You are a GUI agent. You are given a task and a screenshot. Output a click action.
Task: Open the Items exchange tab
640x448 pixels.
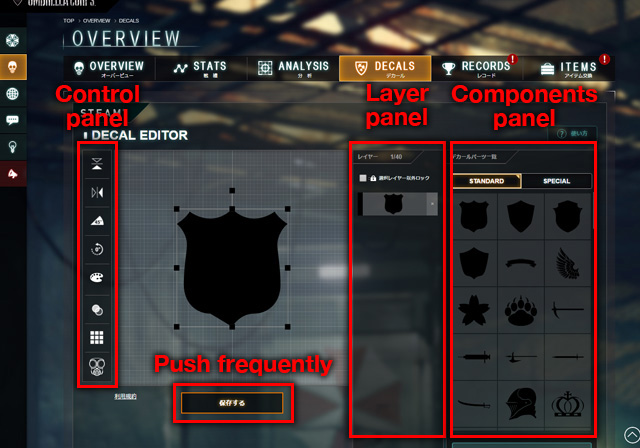click(x=570, y=68)
